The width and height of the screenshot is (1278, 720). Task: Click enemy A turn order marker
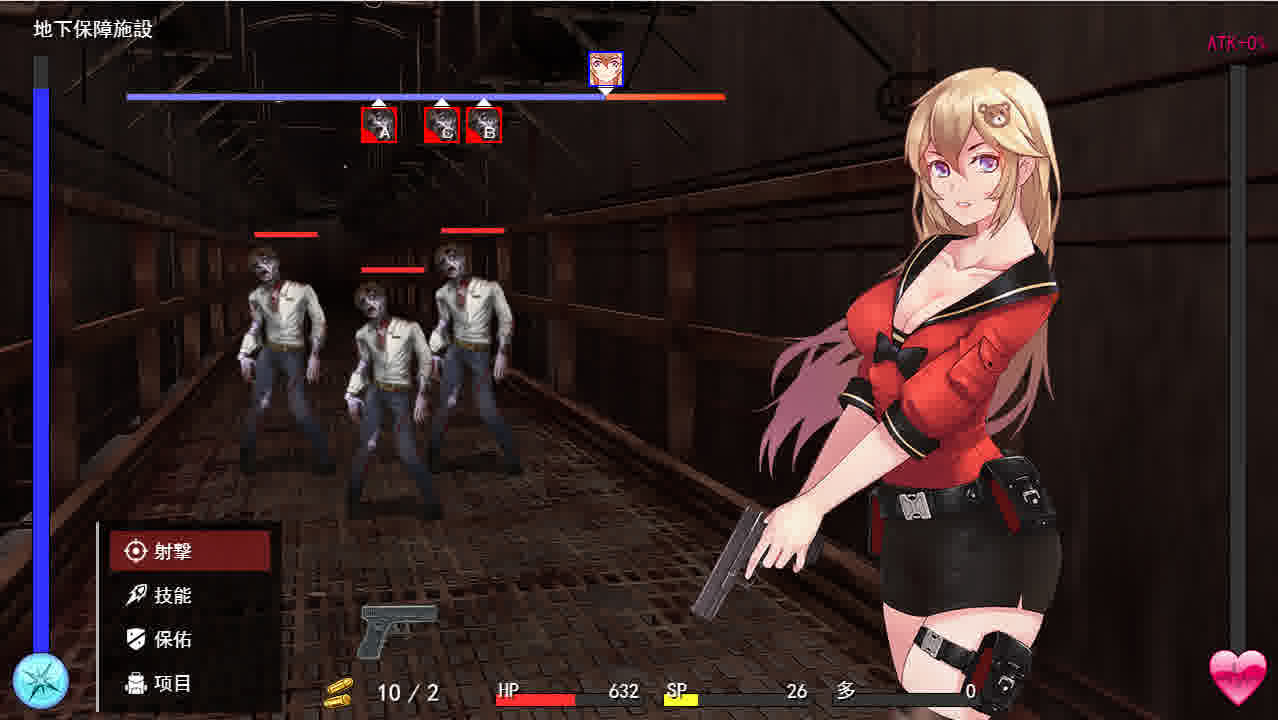click(x=379, y=125)
